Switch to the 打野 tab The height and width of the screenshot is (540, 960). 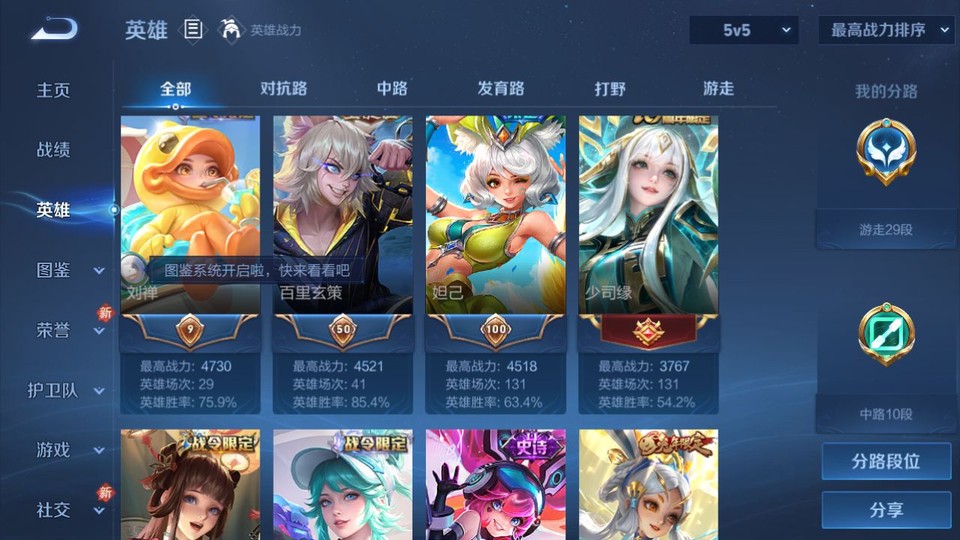(x=610, y=89)
